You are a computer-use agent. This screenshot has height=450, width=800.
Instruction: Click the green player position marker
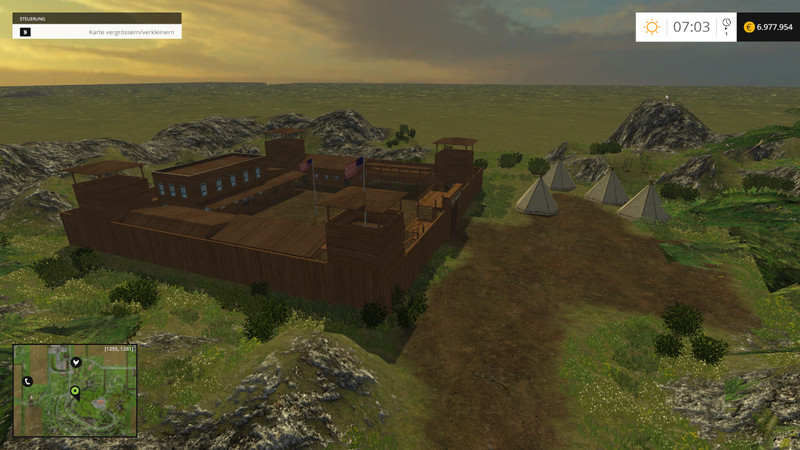(75, 391)
